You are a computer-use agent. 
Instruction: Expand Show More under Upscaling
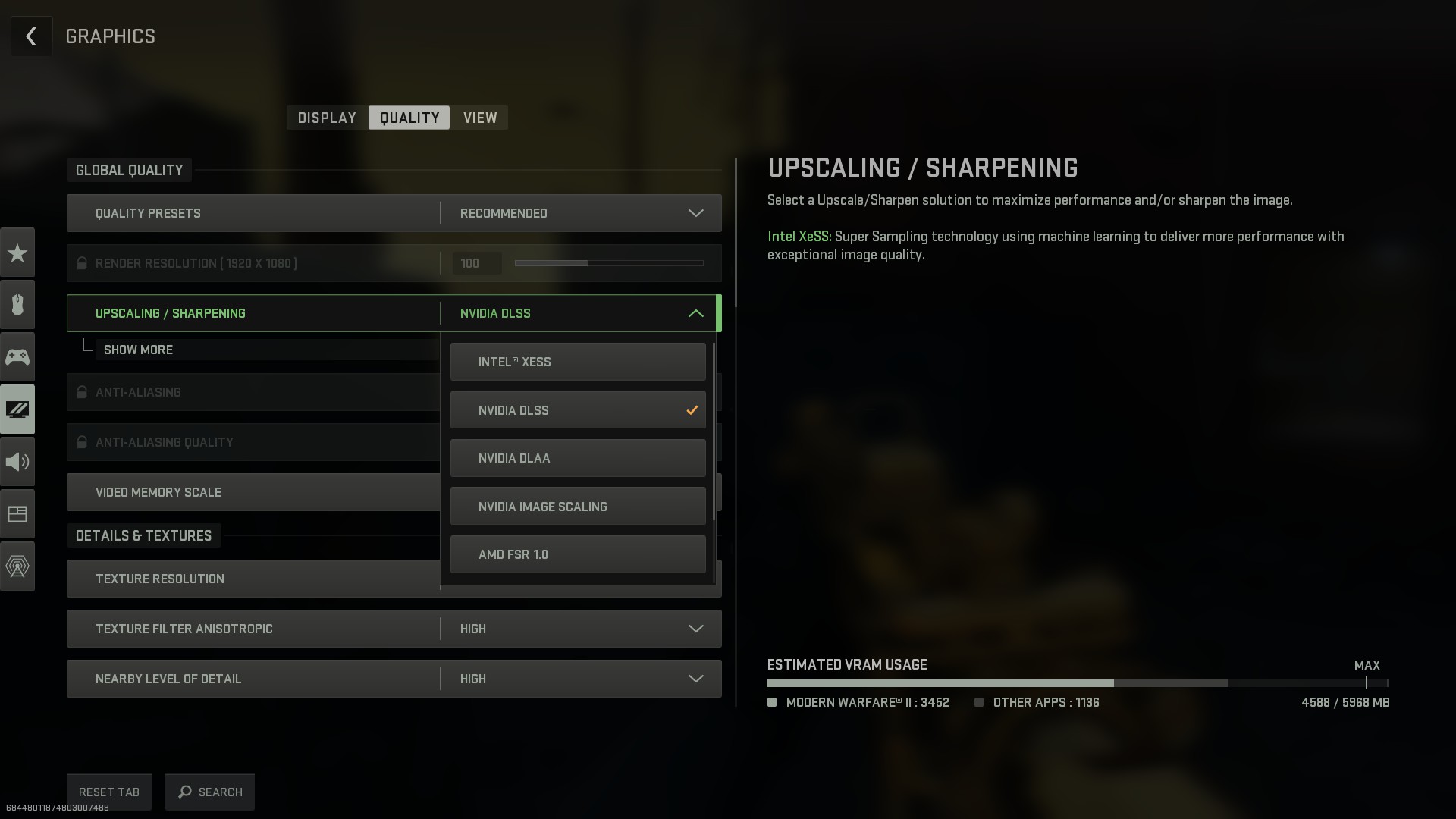coord(138,350)
